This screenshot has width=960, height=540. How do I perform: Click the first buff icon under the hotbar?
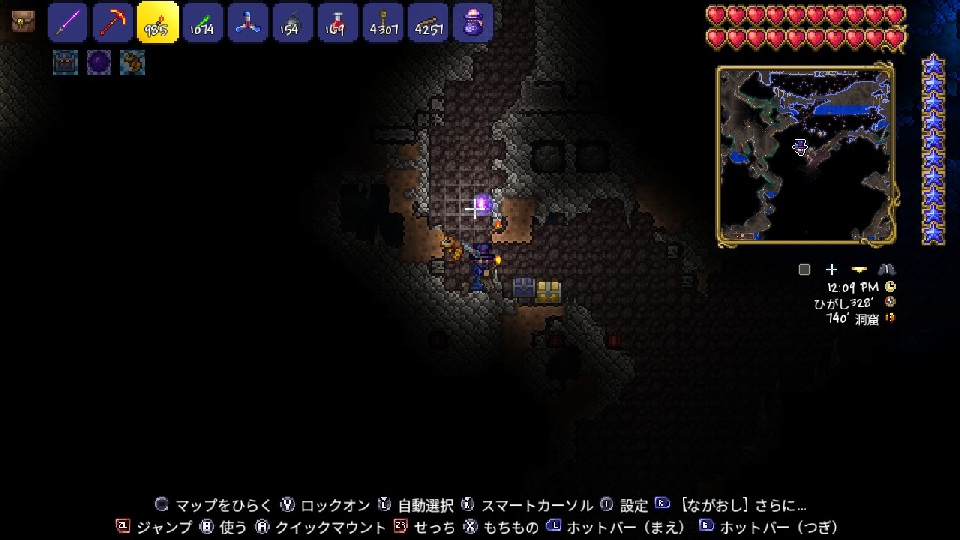[x=65, y=62]
